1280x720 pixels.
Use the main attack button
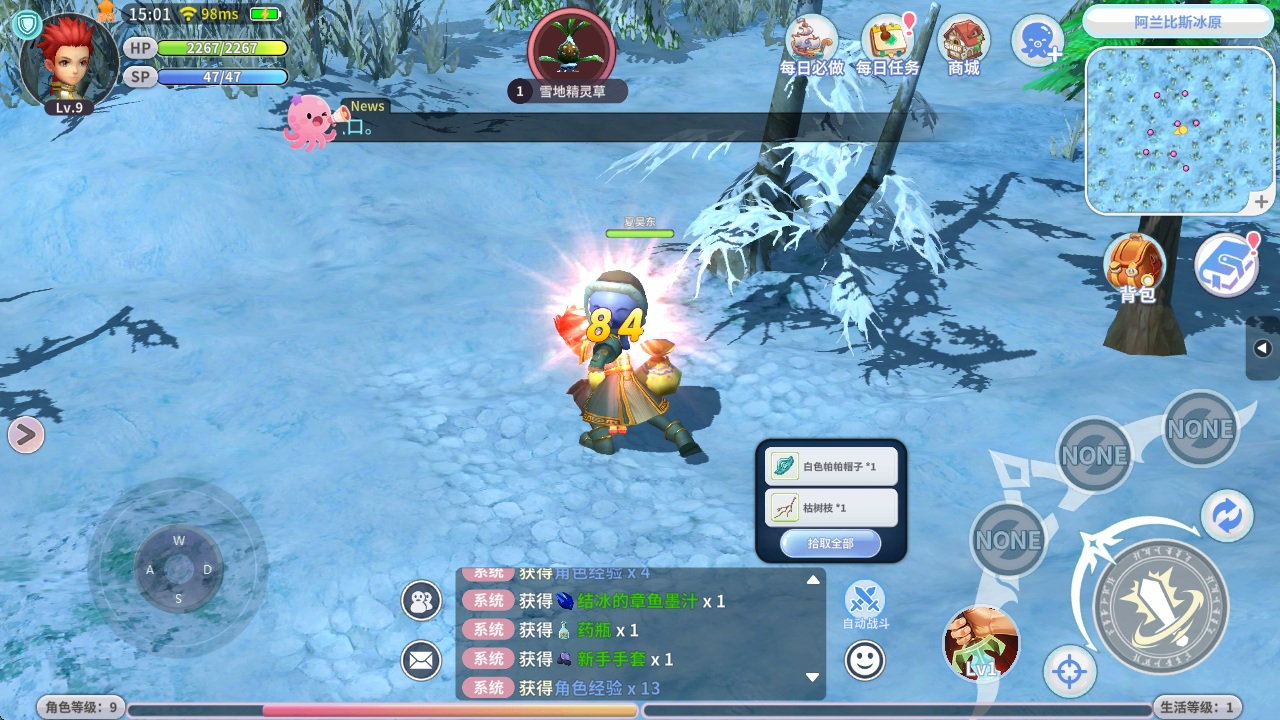(x=1160, y=608)
